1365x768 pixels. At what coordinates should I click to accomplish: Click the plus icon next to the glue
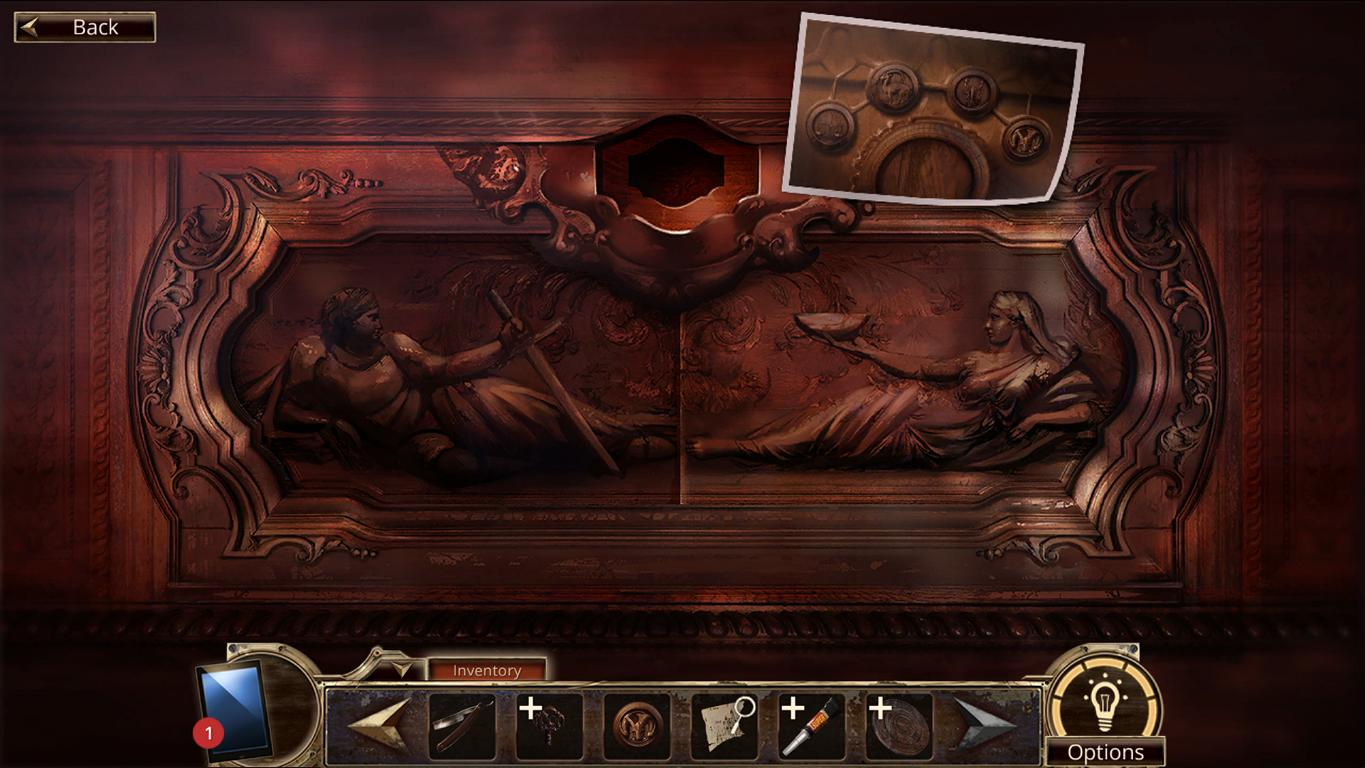pos(793,710)
